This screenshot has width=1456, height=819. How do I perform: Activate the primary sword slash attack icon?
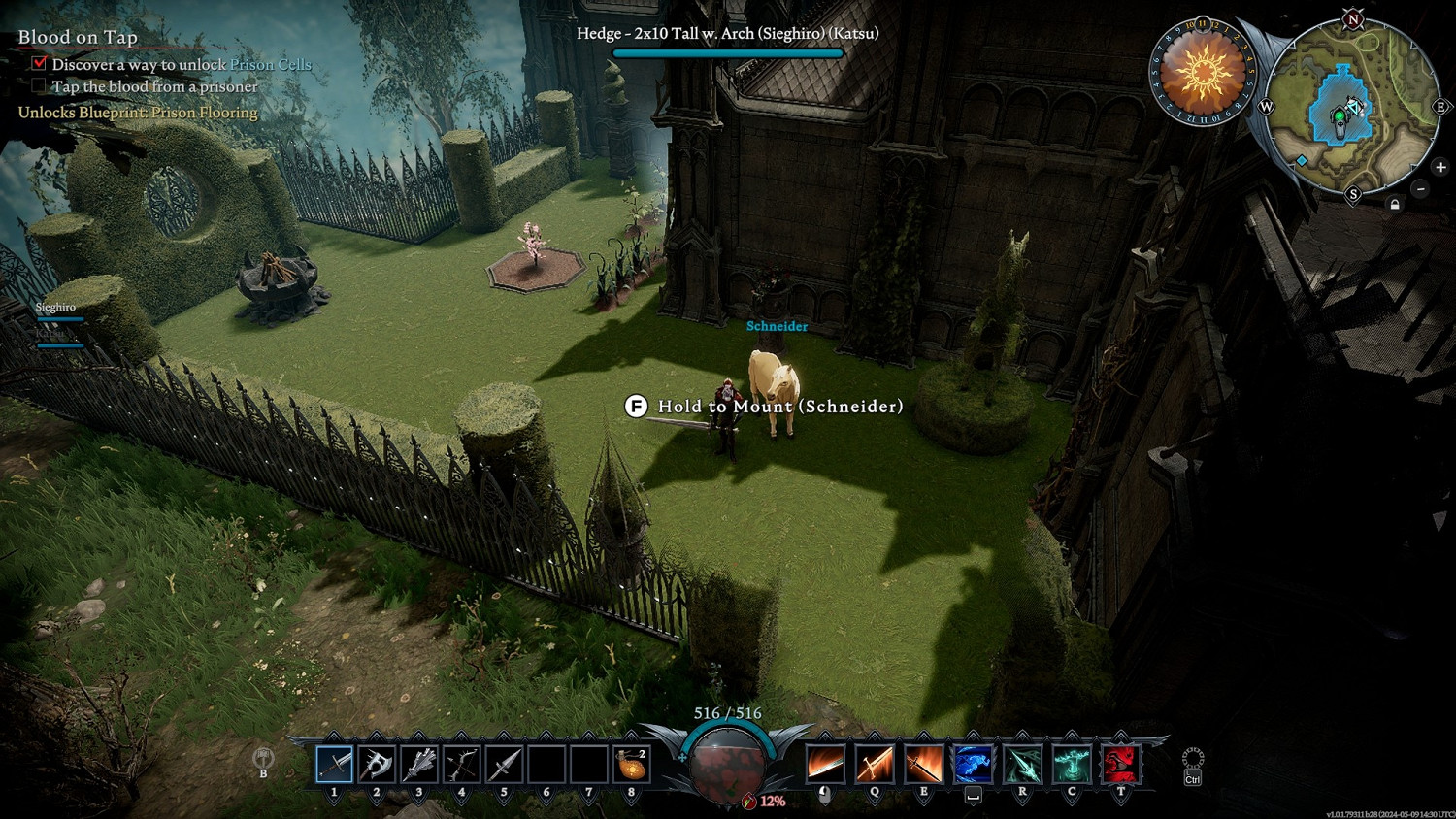click(825, 765)
